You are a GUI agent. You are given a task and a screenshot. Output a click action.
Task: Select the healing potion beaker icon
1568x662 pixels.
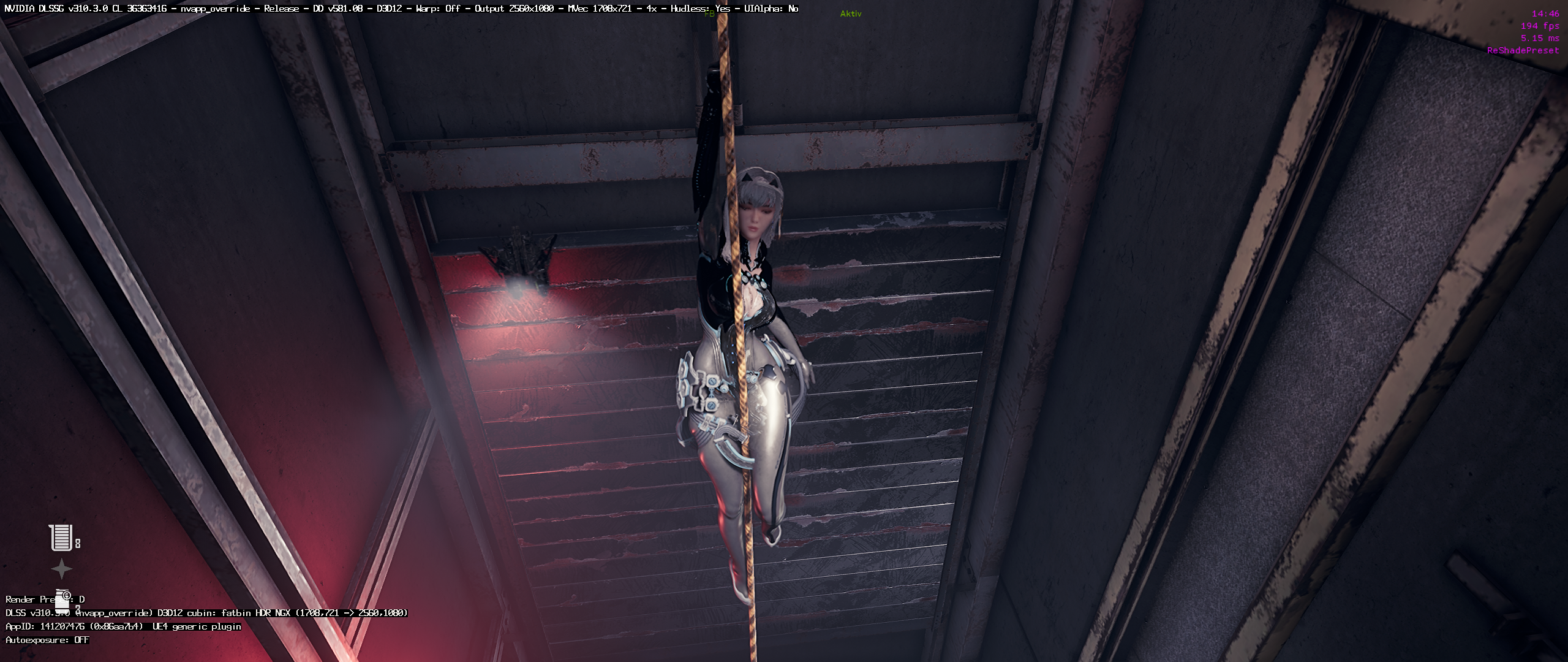pyautogui.click(x=61, y=538)
